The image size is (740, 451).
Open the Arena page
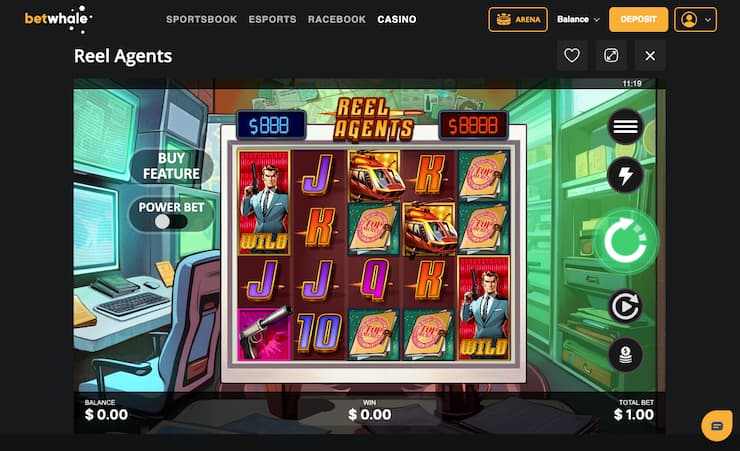point(517,19)
